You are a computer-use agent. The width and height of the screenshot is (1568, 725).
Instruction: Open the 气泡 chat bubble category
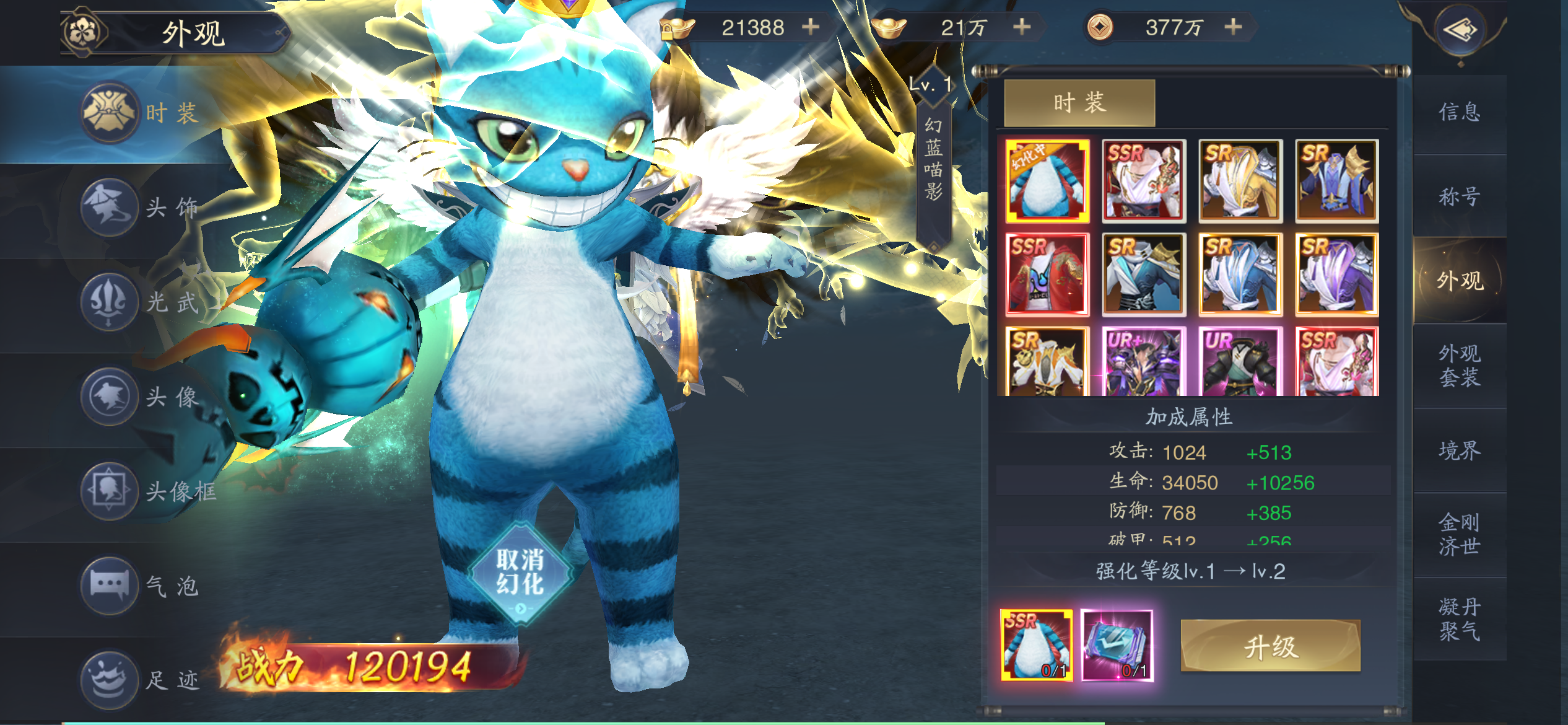[x=142, y=586]
